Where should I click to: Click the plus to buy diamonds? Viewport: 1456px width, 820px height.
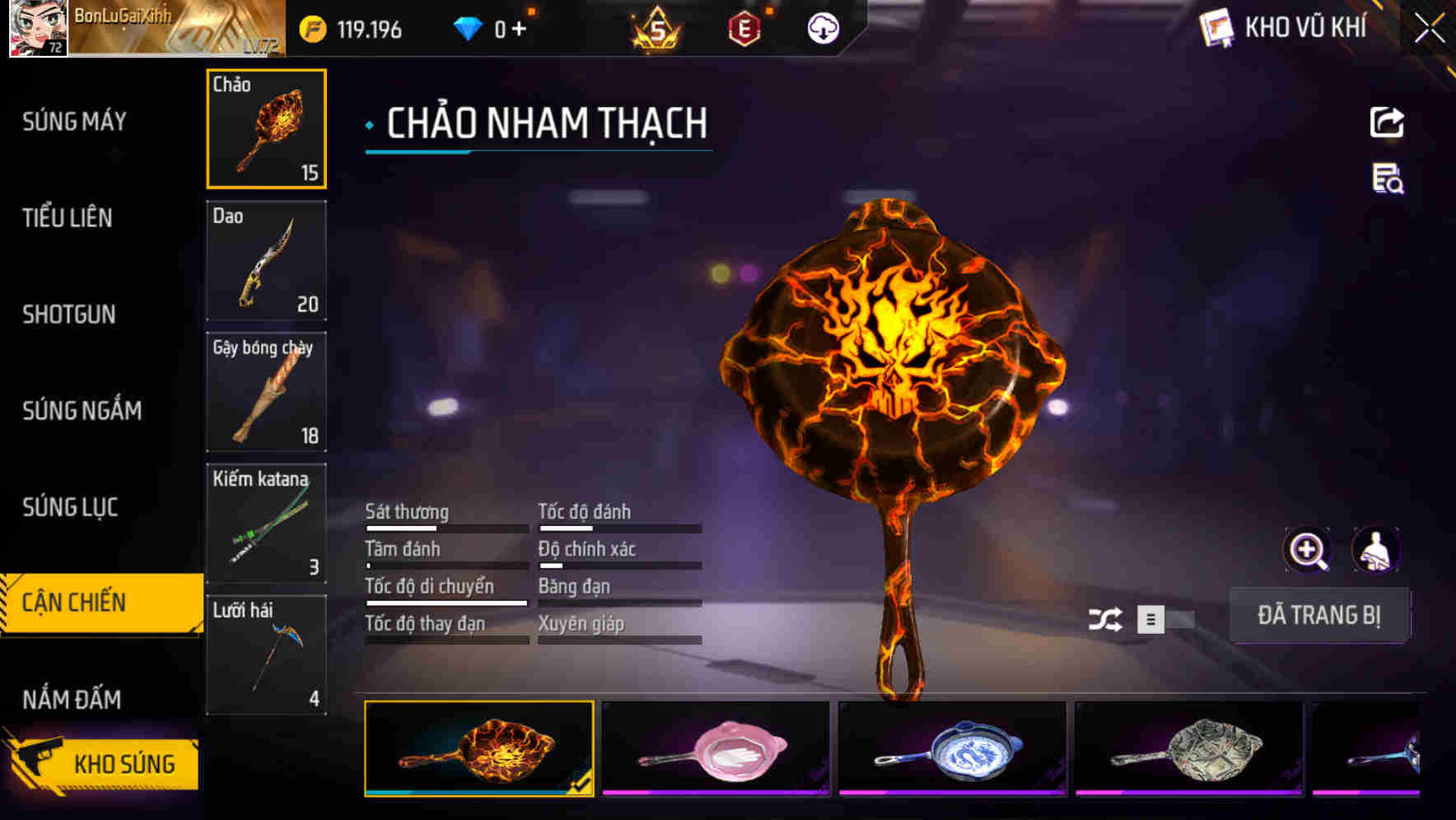pos(519,27)
